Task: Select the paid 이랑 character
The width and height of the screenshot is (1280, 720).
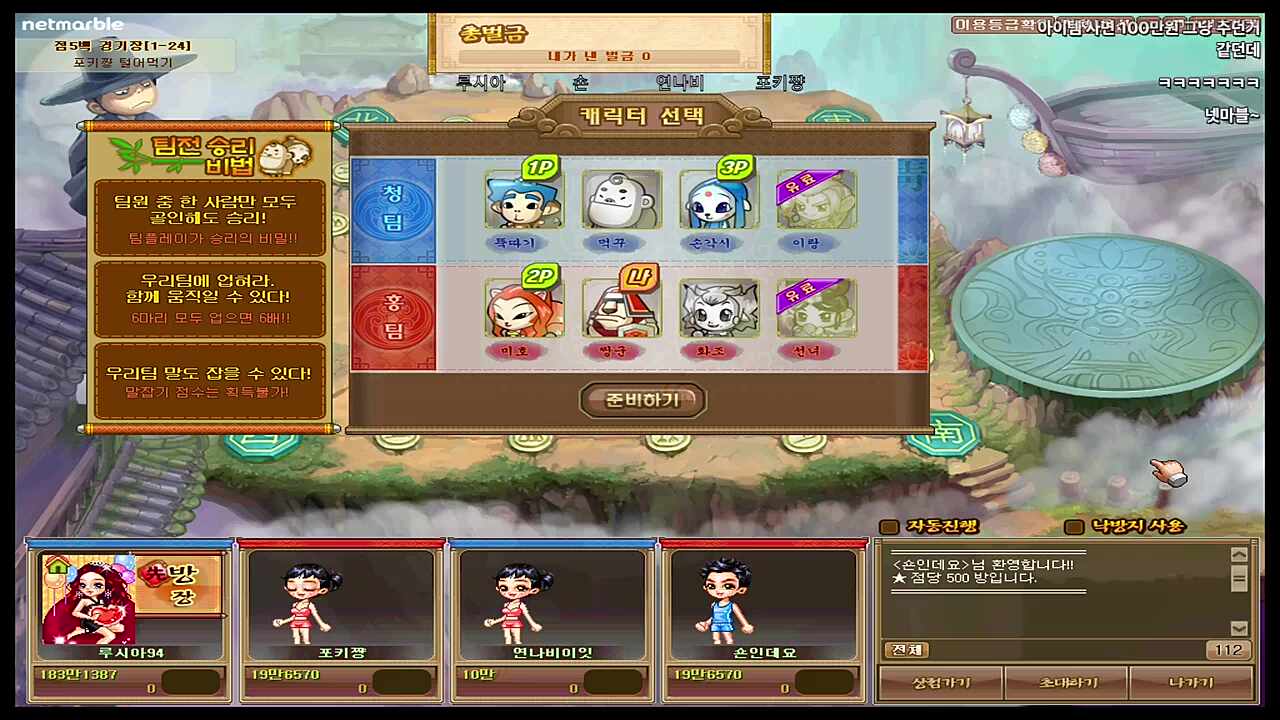Action: [815, 200]
